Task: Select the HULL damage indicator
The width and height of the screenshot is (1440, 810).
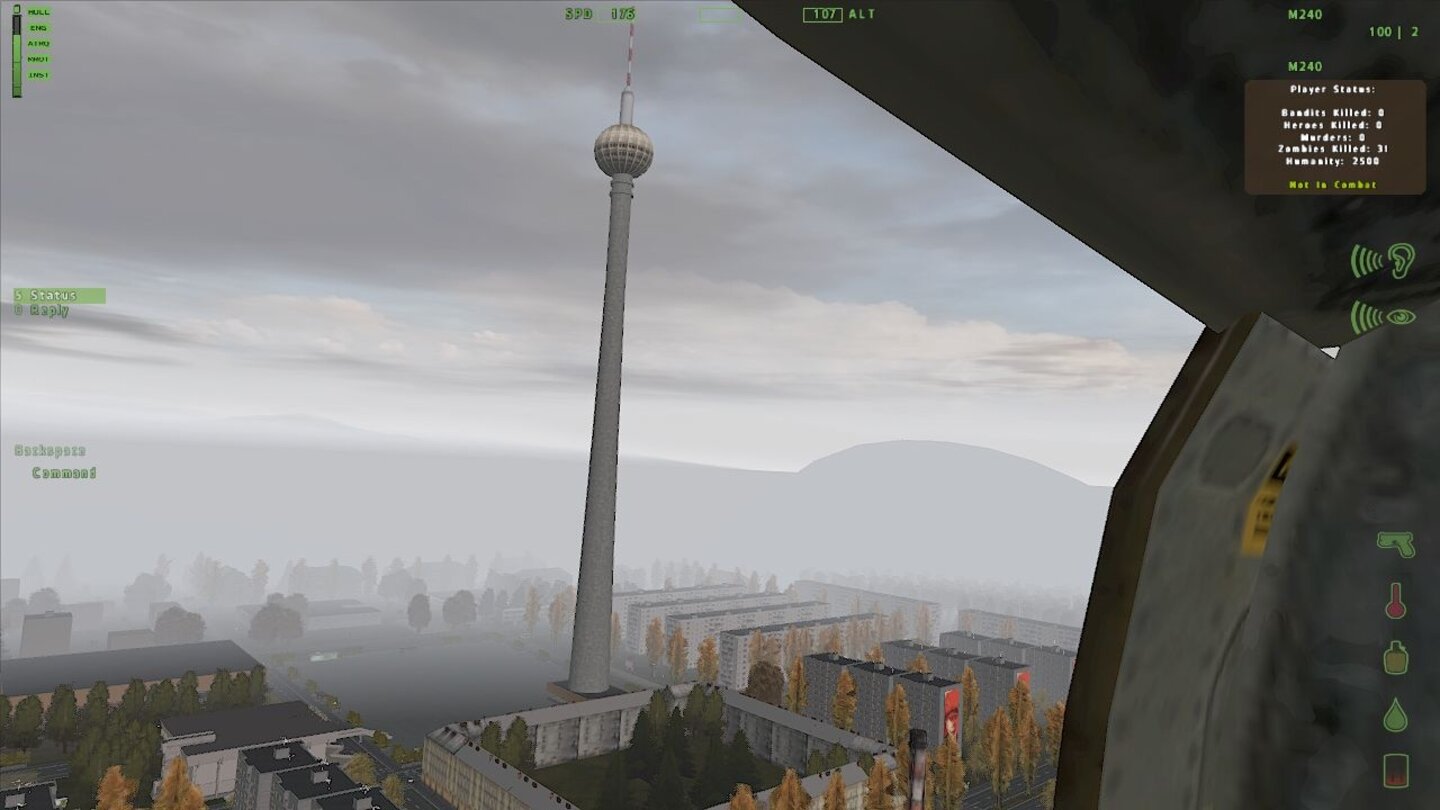Action: [x=37, y=12]
